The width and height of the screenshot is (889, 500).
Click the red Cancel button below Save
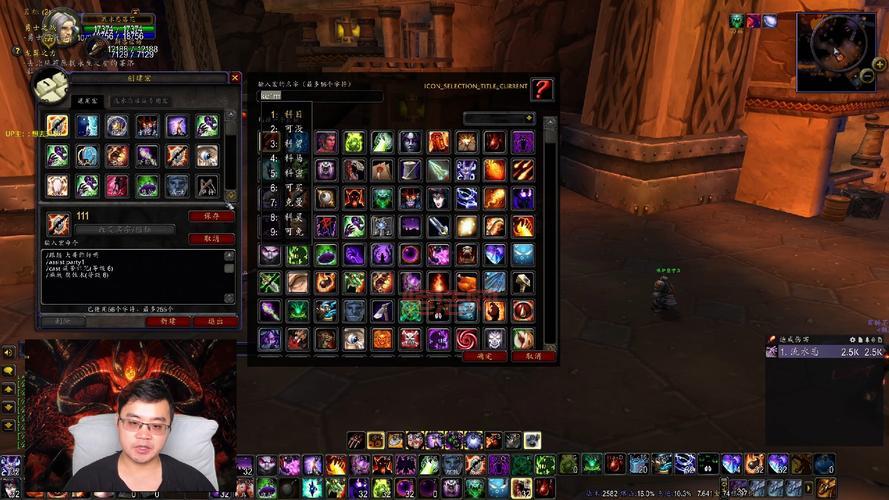211,239
